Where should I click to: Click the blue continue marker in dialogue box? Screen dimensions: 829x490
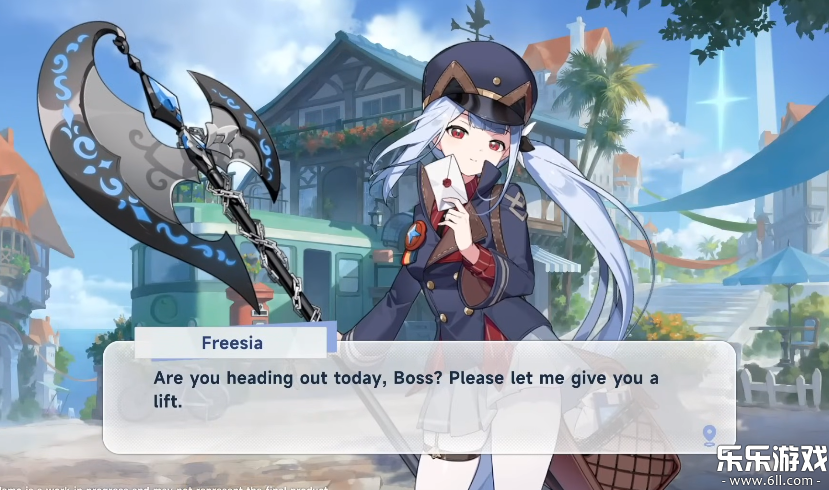pos(709,434)
